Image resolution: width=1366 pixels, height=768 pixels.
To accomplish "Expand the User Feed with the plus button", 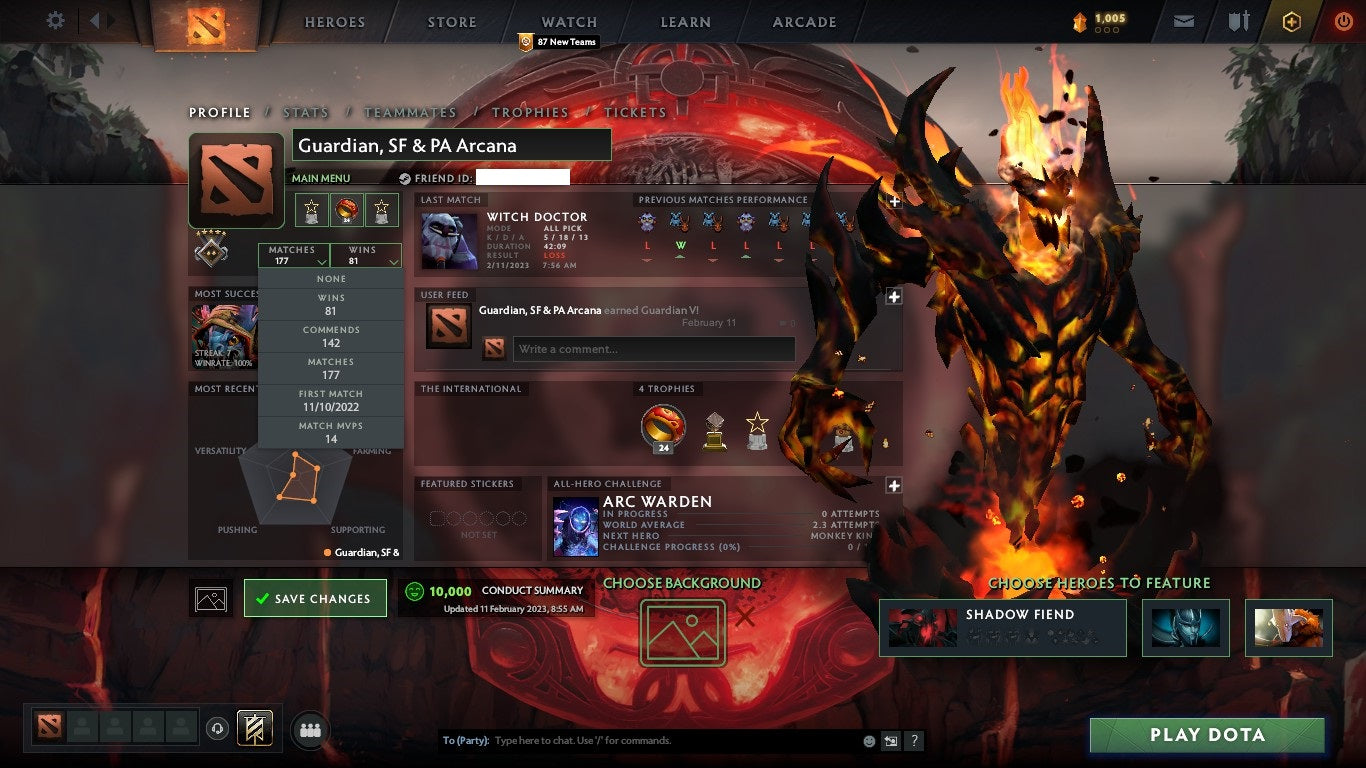I will [x=893, y=296].
